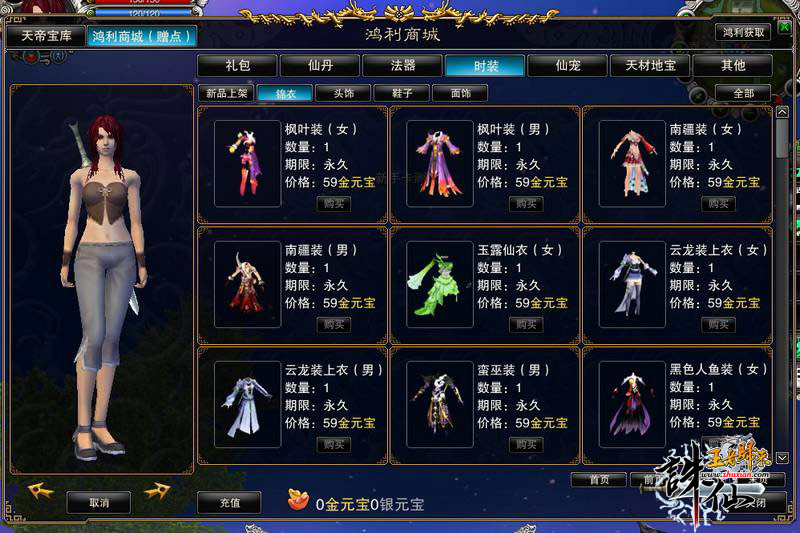Viewport: 800px width, 533px height.
Task: Switch to the 天帝宝库 shop tab
Action: tap(47, 36)
